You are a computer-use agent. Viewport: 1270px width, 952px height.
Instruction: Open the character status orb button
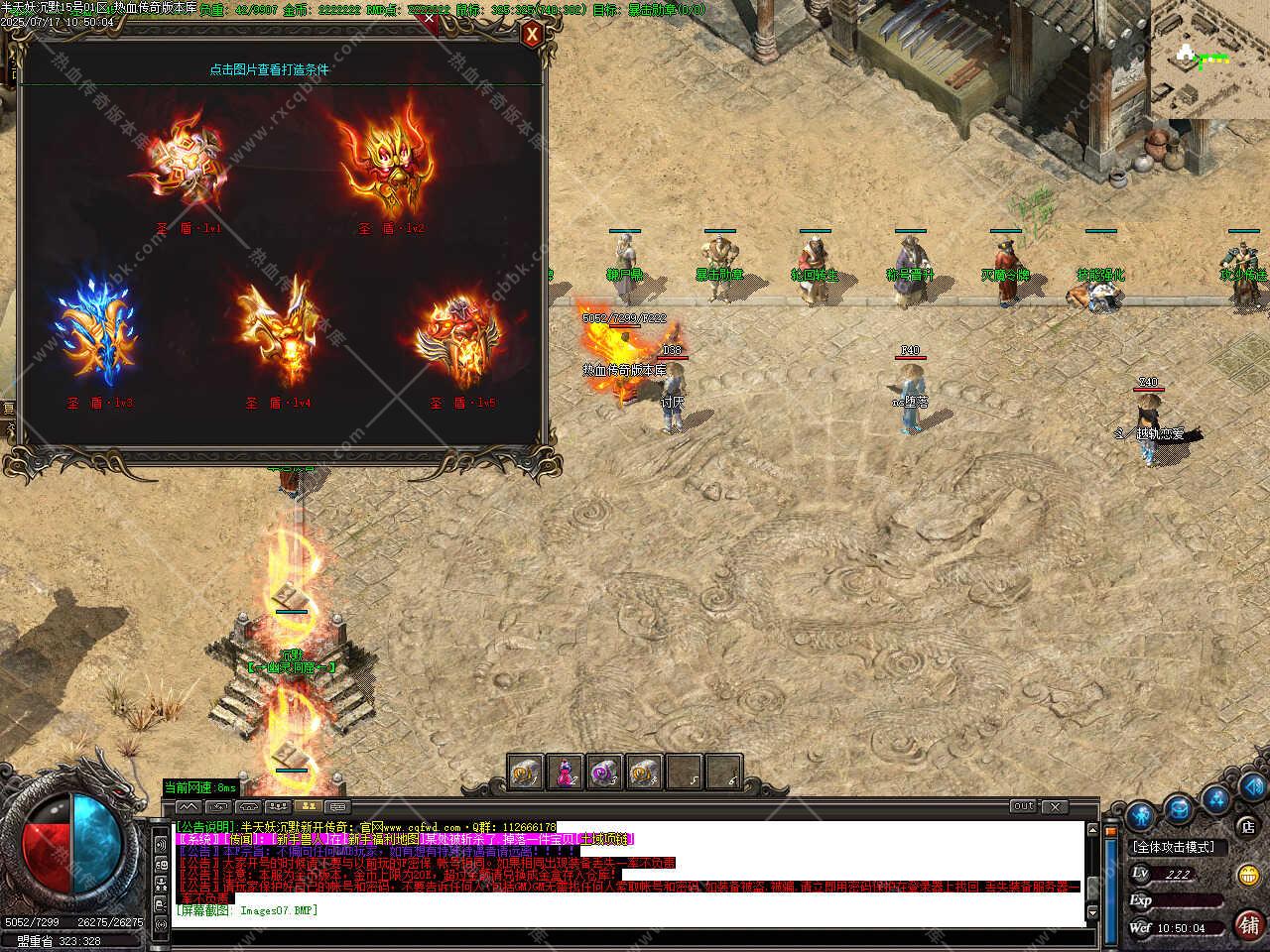click(x=1140, y=816)
